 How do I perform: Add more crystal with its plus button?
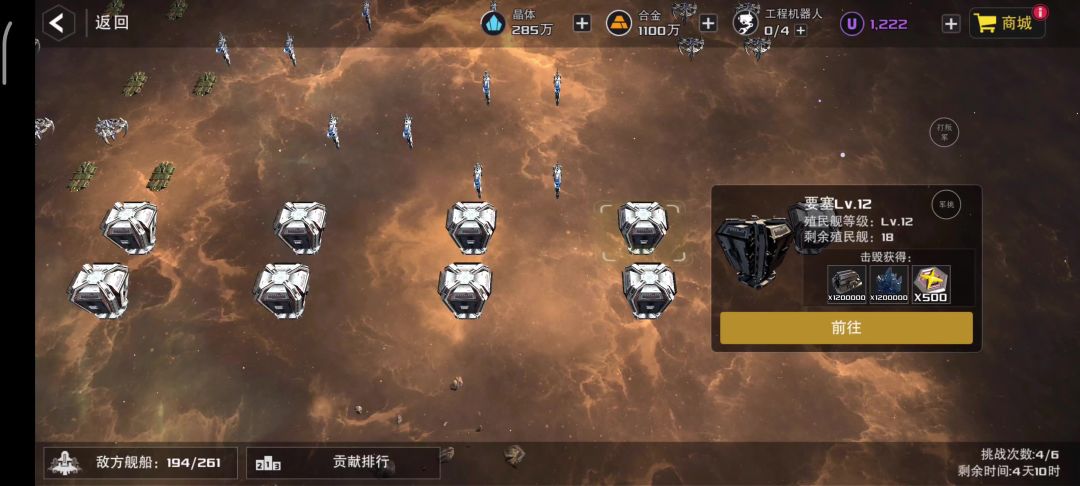[582, 23]
